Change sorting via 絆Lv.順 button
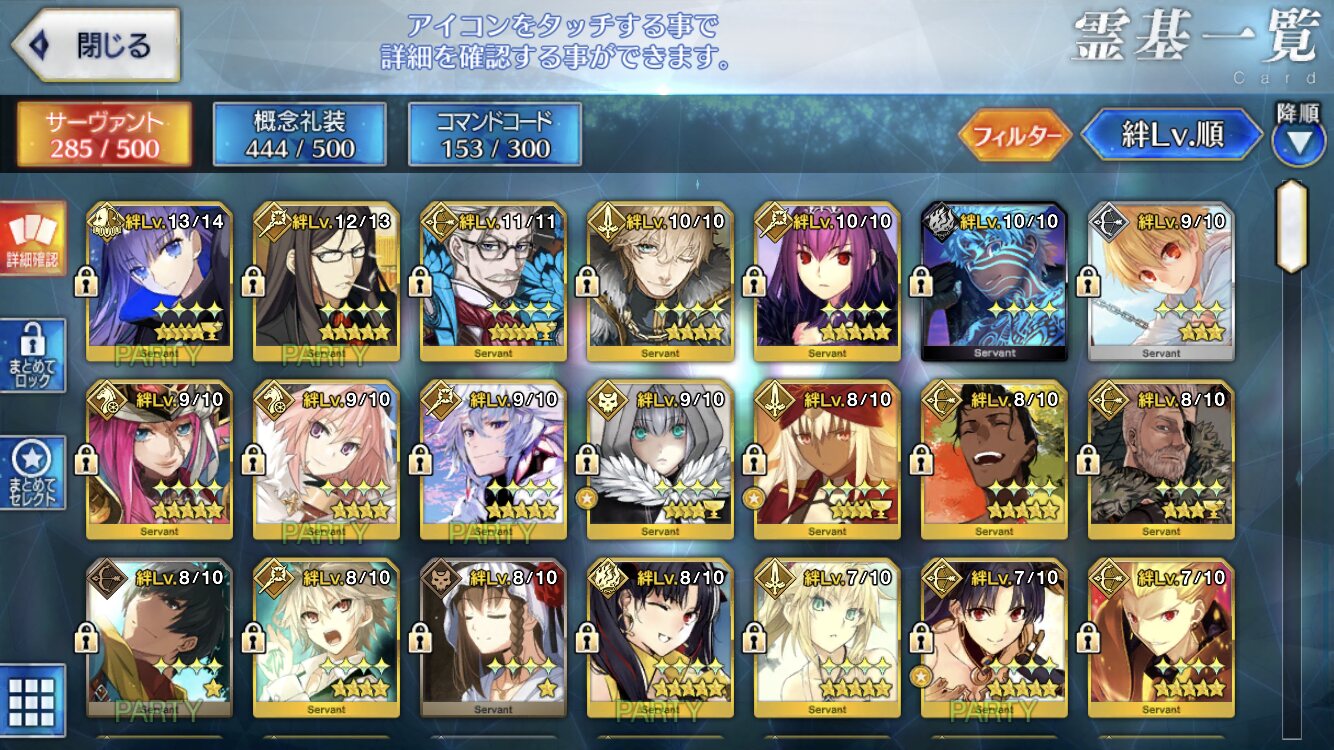 click(1172, 135)
